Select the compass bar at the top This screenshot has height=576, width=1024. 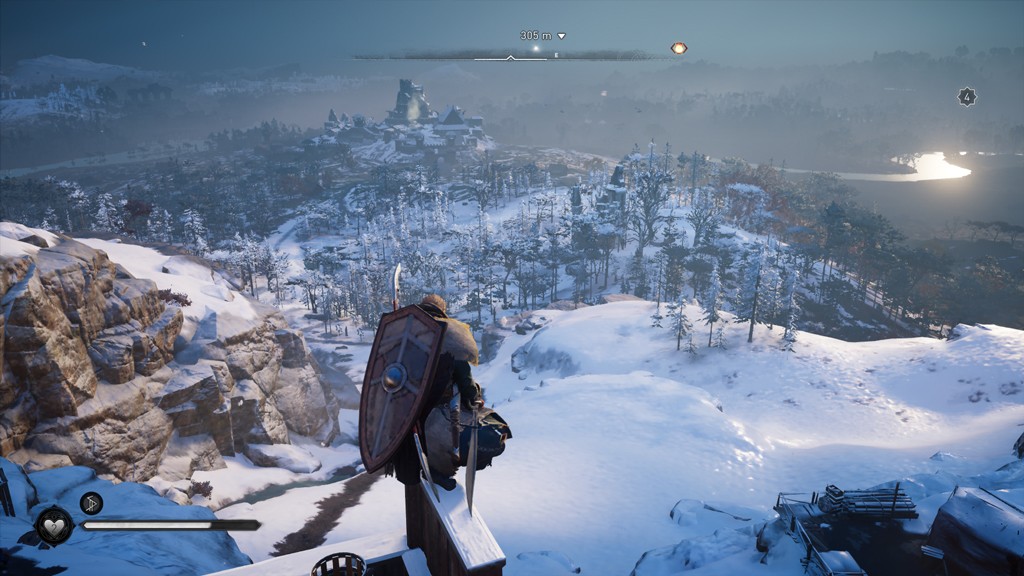[510, 56]
